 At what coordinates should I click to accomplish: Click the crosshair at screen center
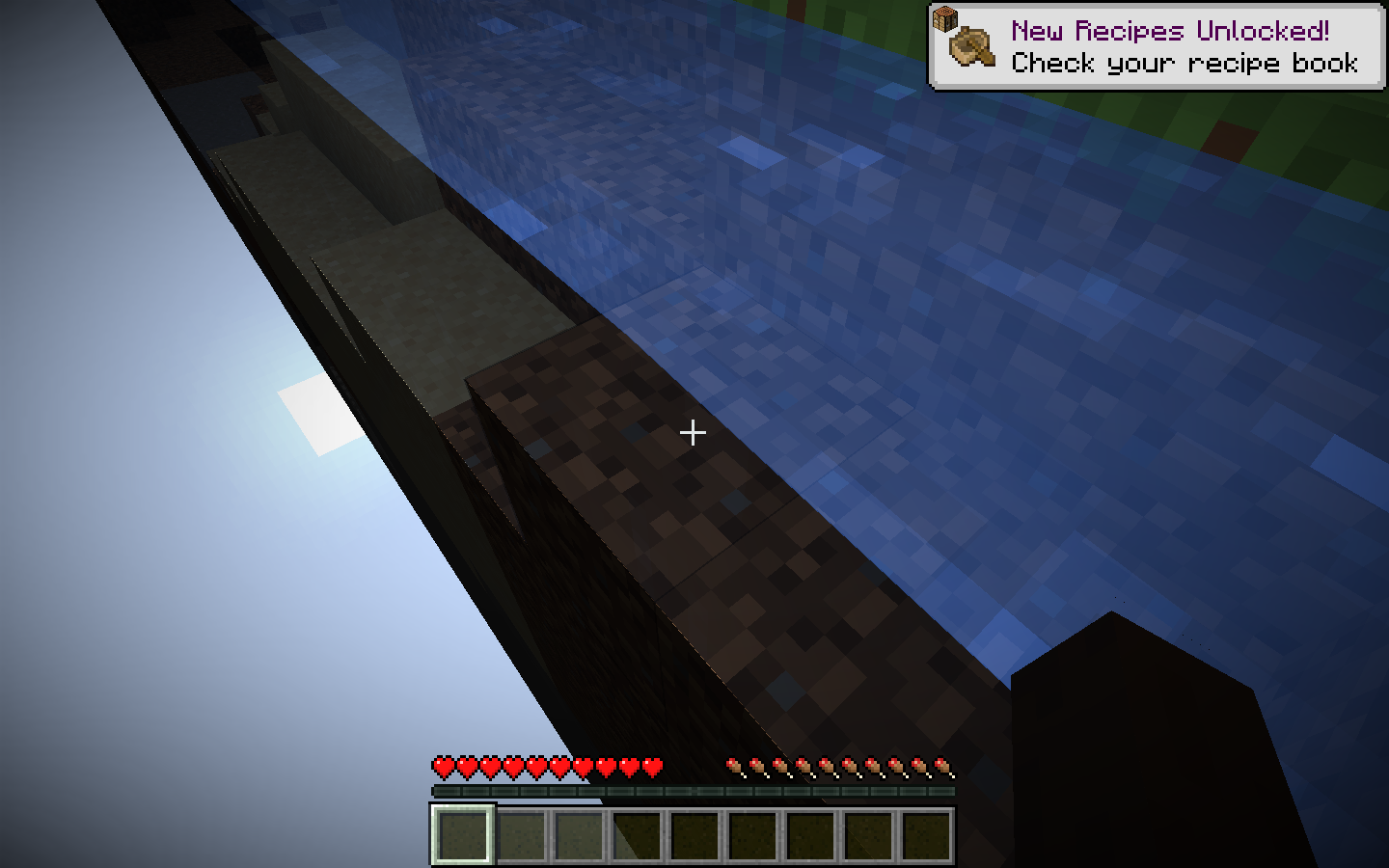tap(694, 434)
